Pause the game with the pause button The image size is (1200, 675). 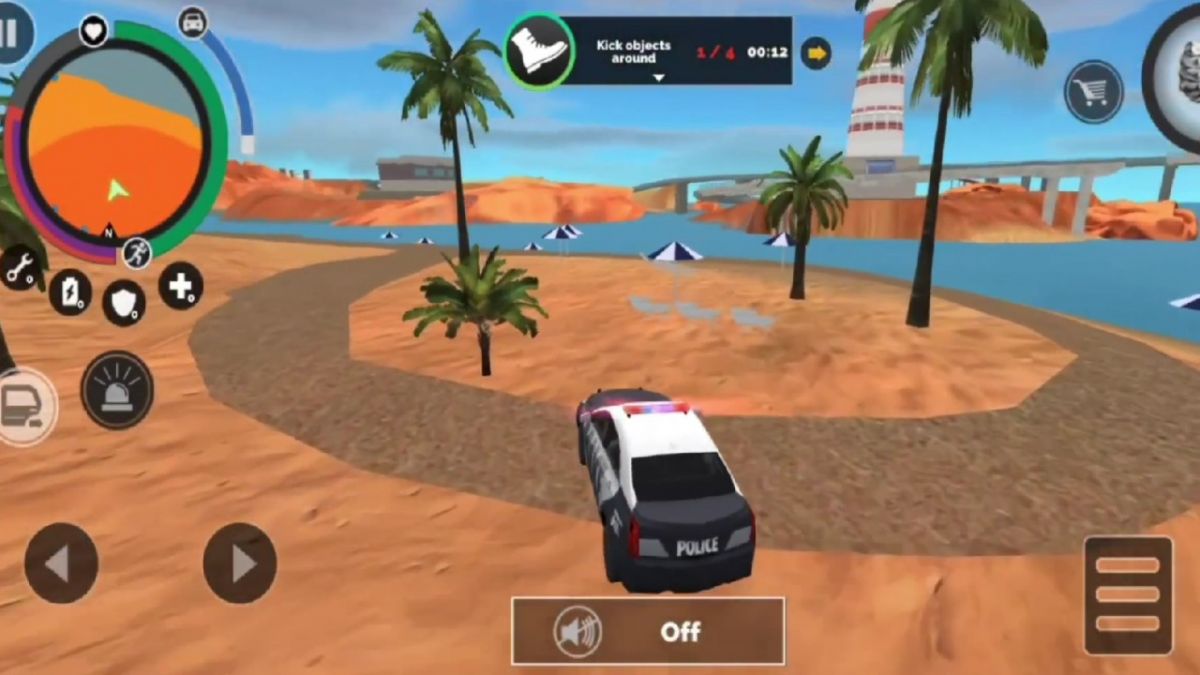pos(12,32)
